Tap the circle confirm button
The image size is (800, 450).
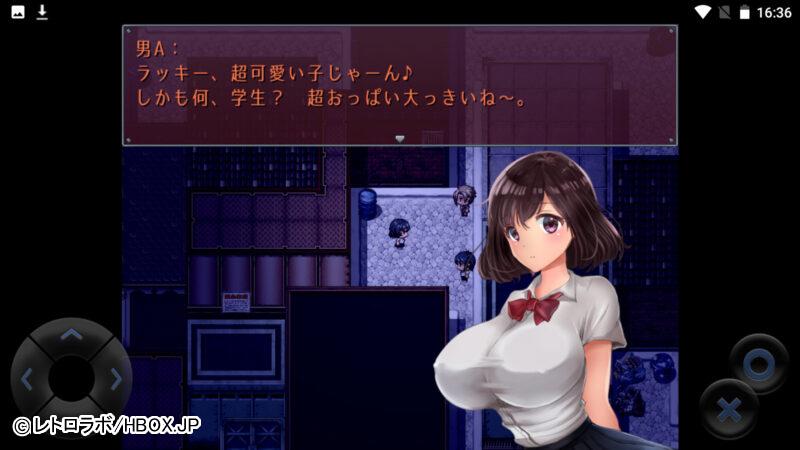click(758, 364)
